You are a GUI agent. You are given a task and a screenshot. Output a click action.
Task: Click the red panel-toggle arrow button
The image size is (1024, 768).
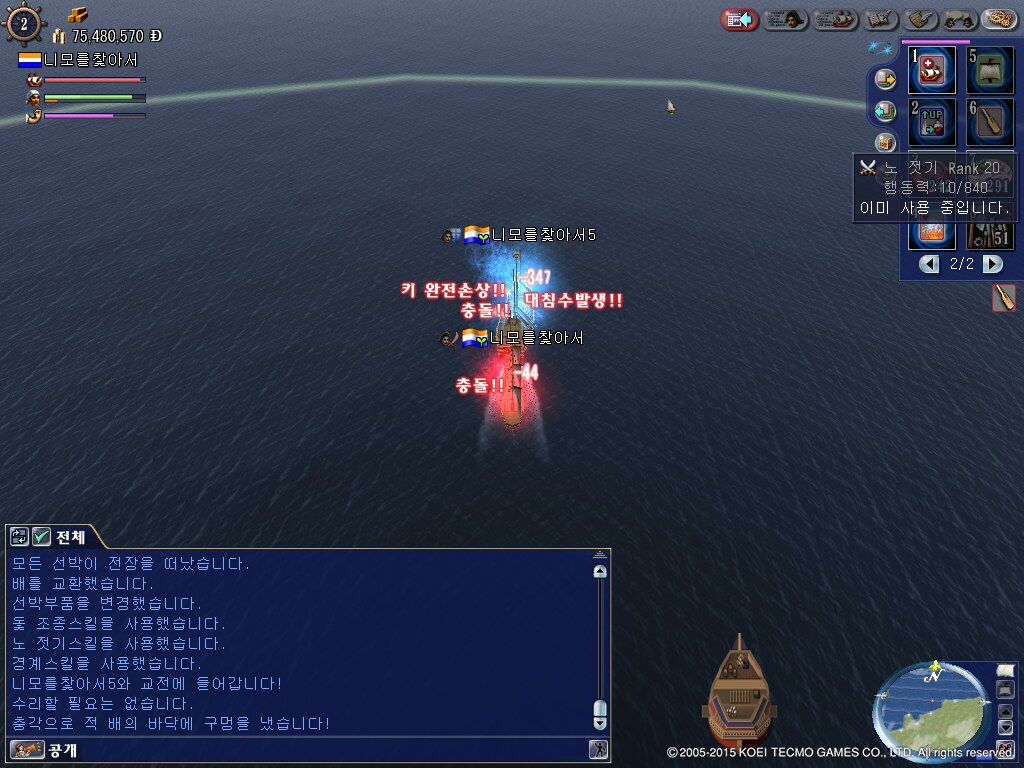[739, 19]
